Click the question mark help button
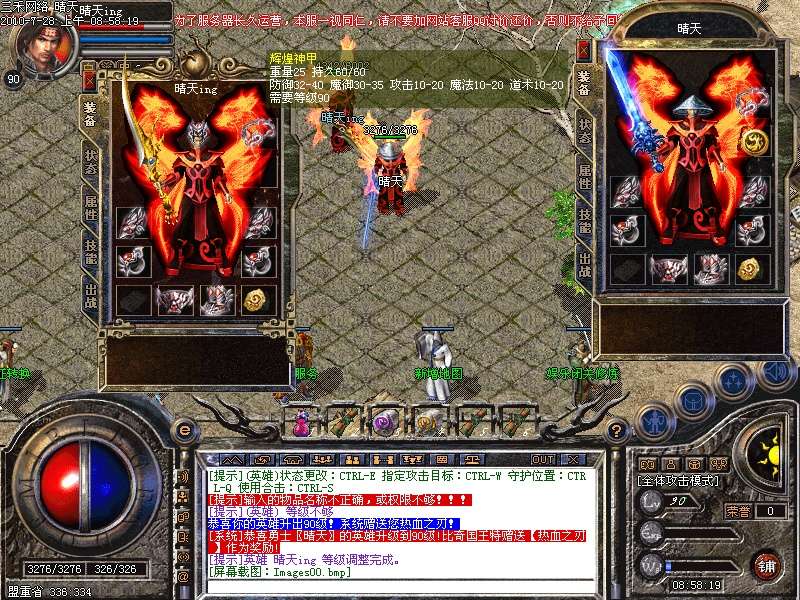800x600 pixels. click(617, 429)
